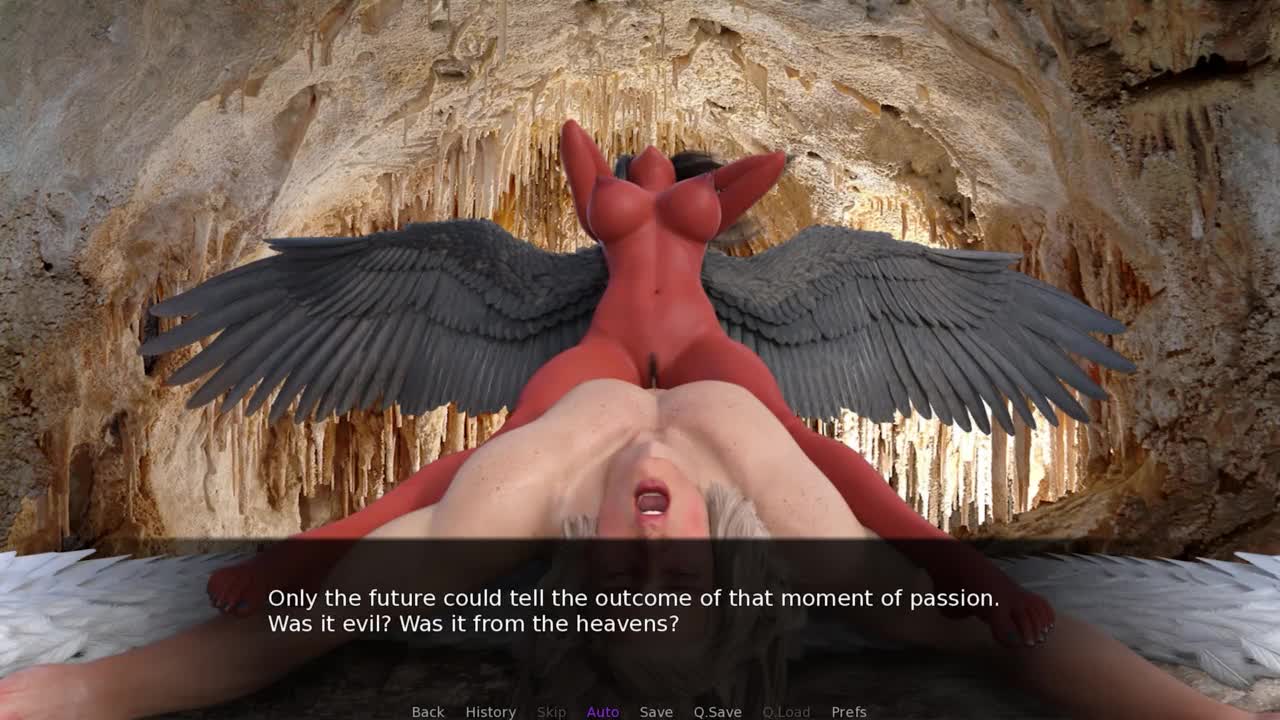Click Q.Save to quick save
The height and width of the screenshot is (720, 1280).
pyautogui.click(x=717, y=711)
